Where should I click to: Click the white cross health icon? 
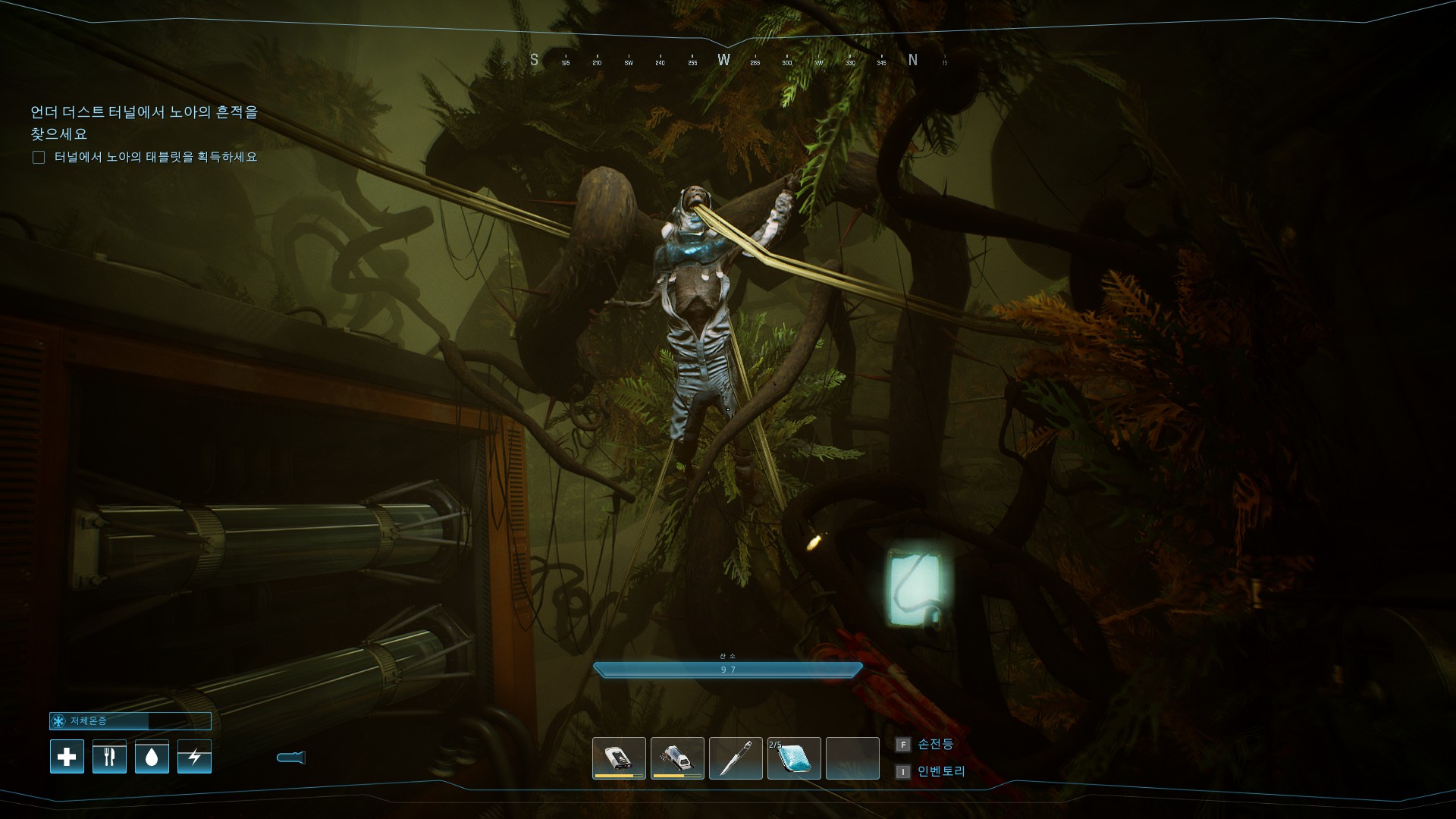(x=67, y=757)
